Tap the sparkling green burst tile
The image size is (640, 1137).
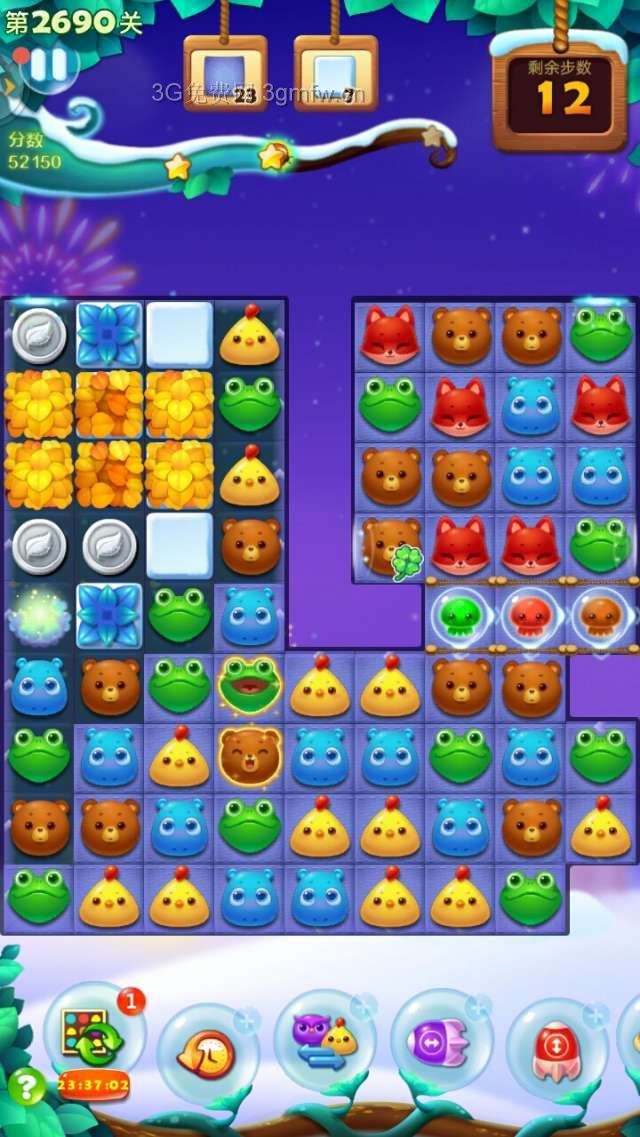coord(39,616)
